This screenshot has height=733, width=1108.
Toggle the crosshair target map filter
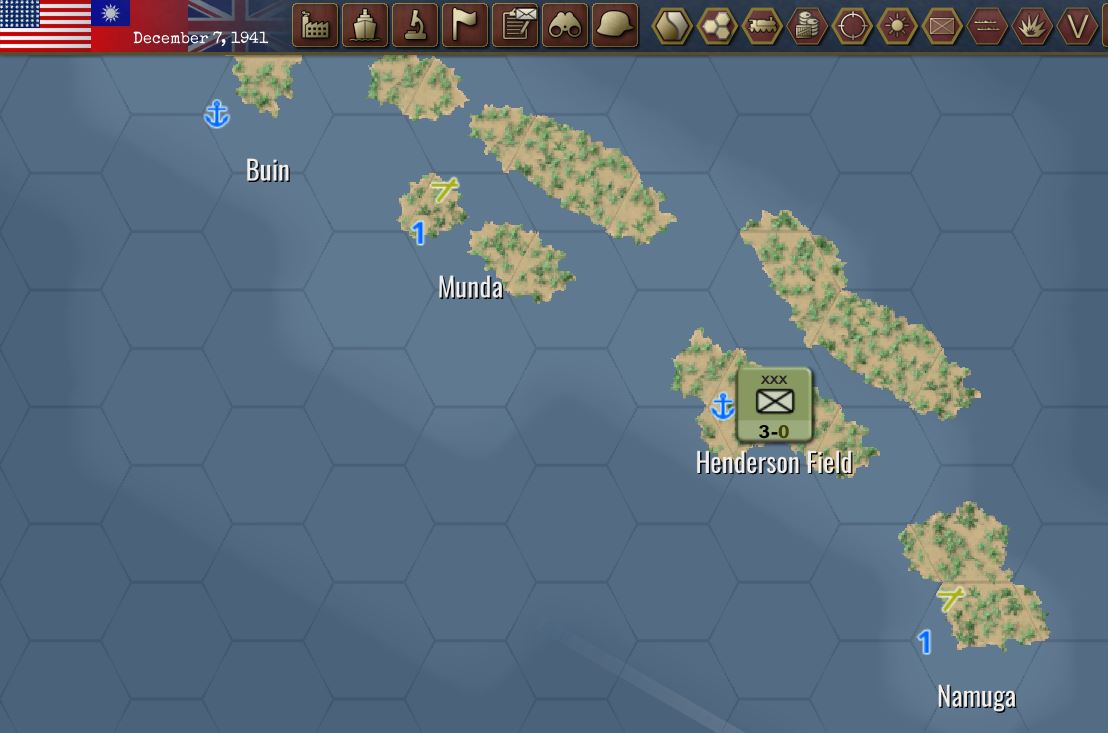[852, 26]
